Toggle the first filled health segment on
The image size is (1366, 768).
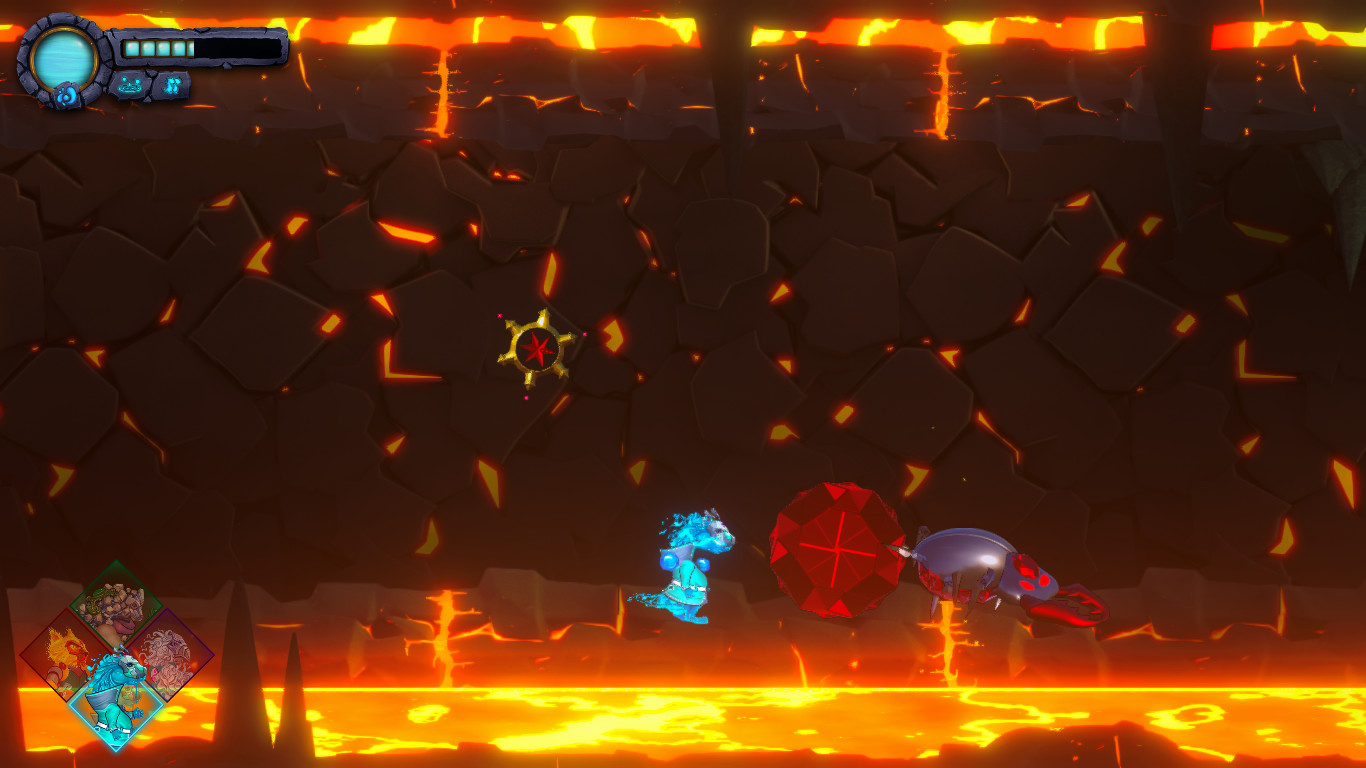pos(132,47)
